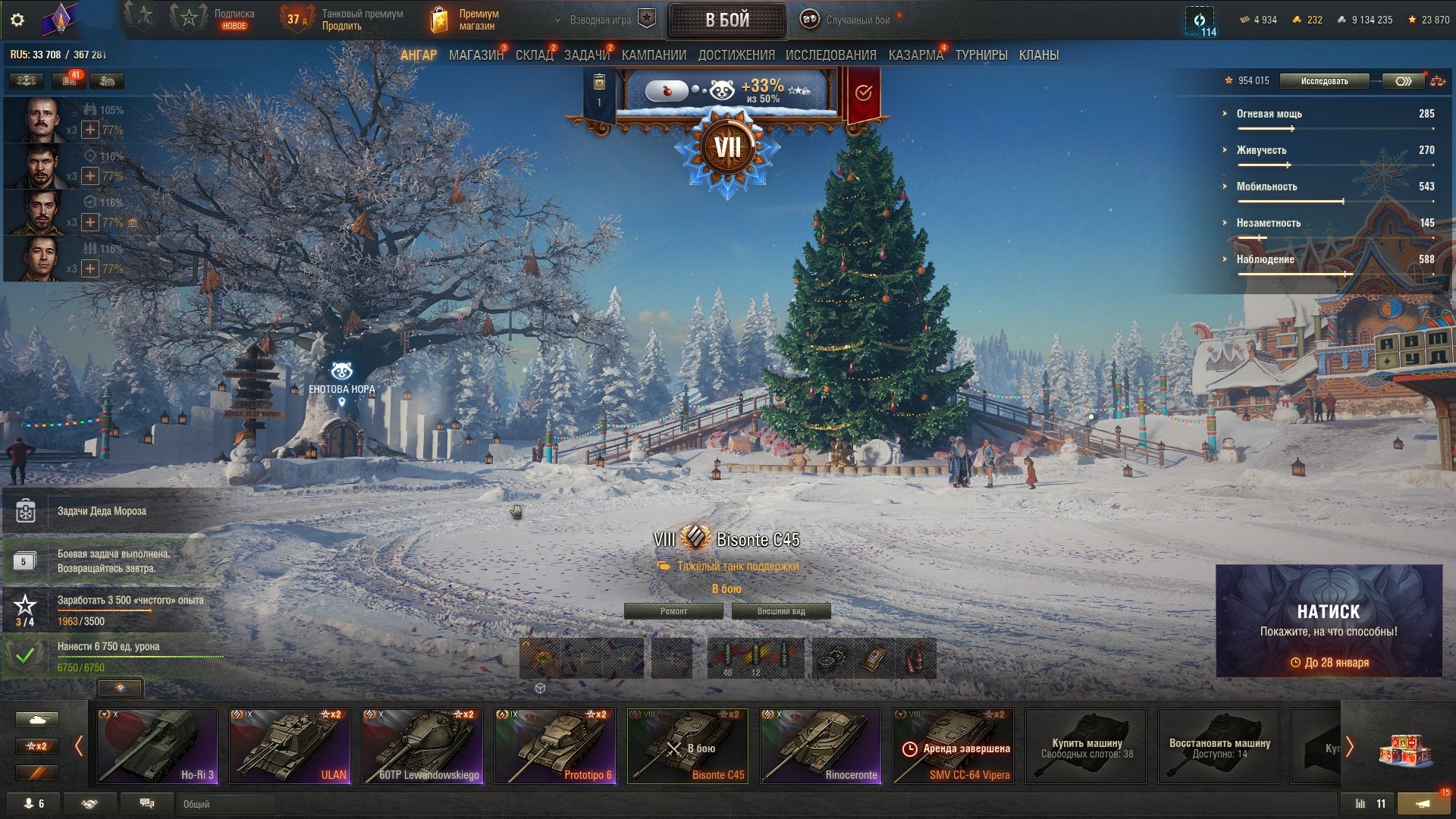Select the Rinoceronte tank card
This screenshot has height=819, width=1456.
pyautogui.click(x=821, y=745)
